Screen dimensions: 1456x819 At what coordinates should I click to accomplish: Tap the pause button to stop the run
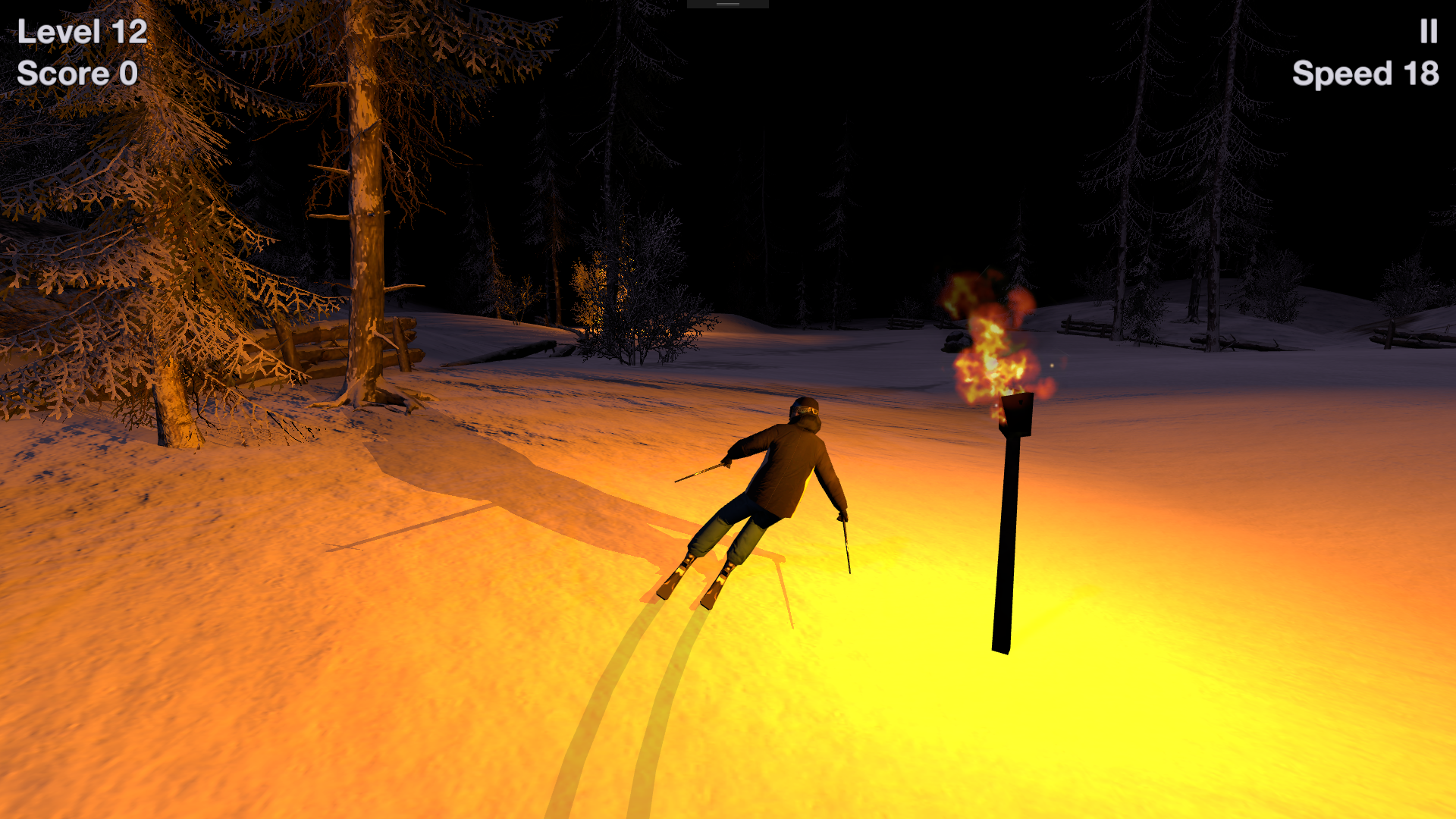(1429, 32)
